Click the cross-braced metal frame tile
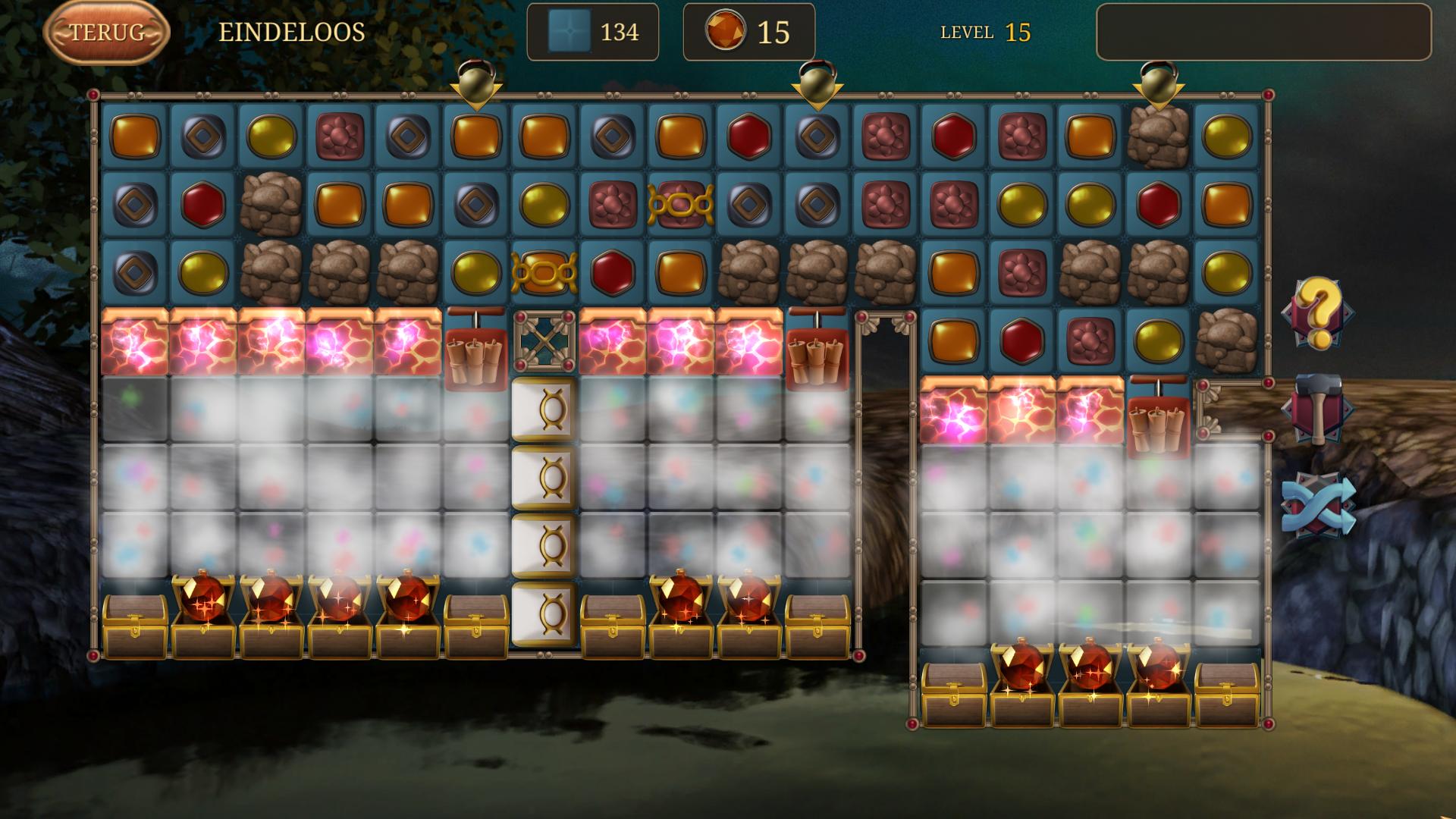 tap(544, 340)
